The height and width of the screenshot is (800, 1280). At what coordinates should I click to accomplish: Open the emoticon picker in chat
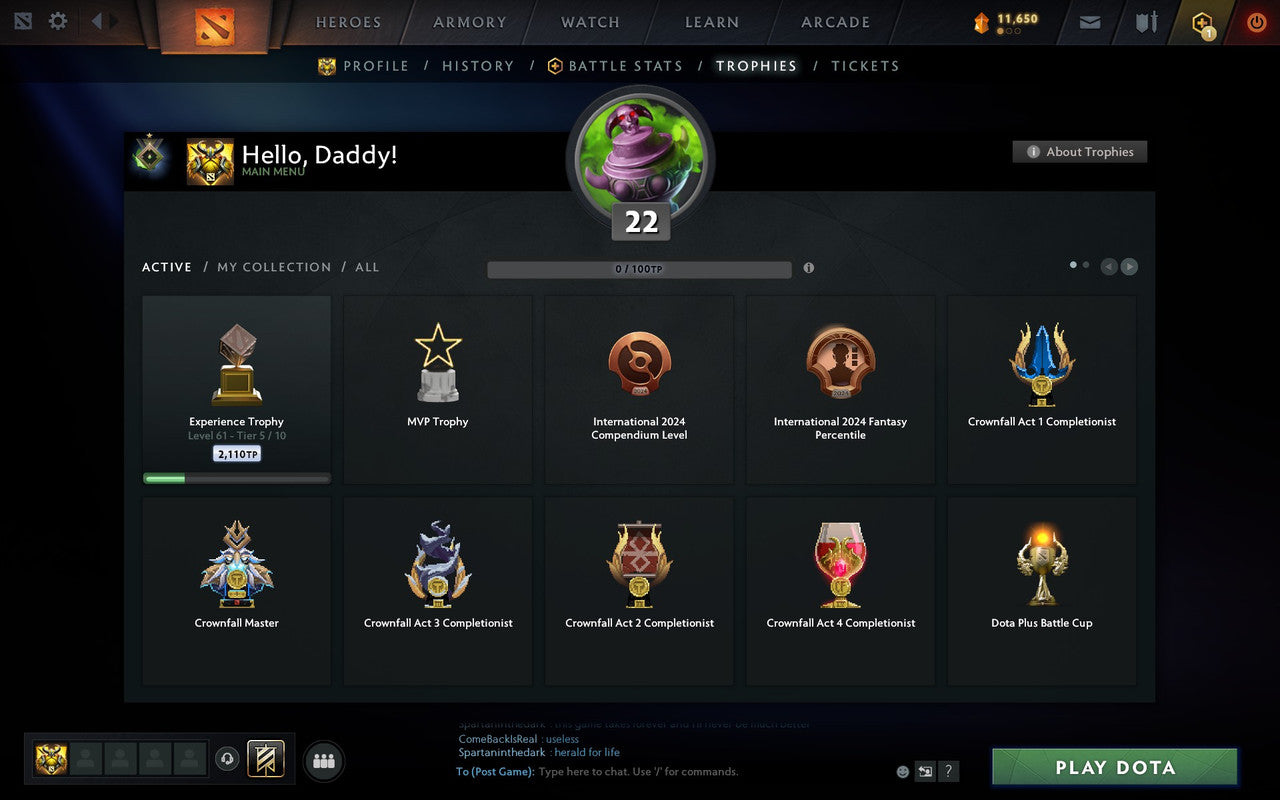click(903, 771)
